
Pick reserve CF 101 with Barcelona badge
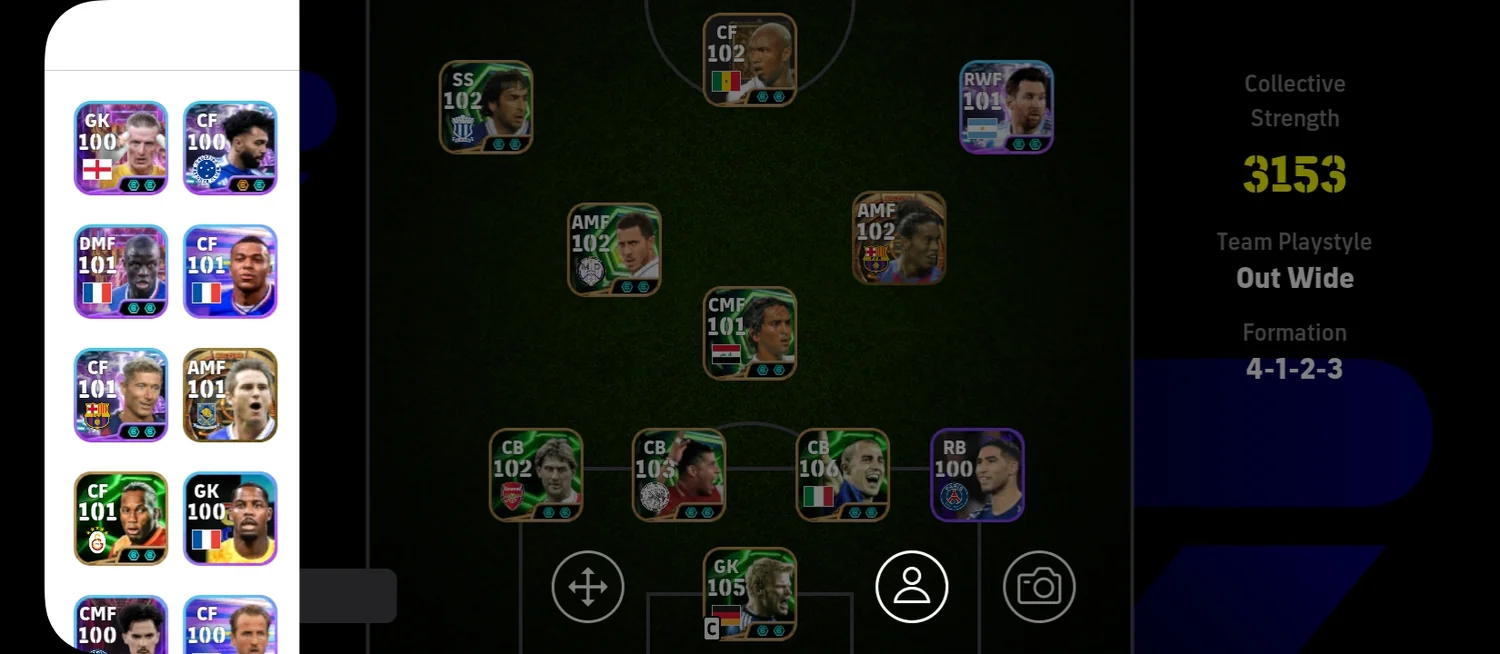[x=121, y=395]
